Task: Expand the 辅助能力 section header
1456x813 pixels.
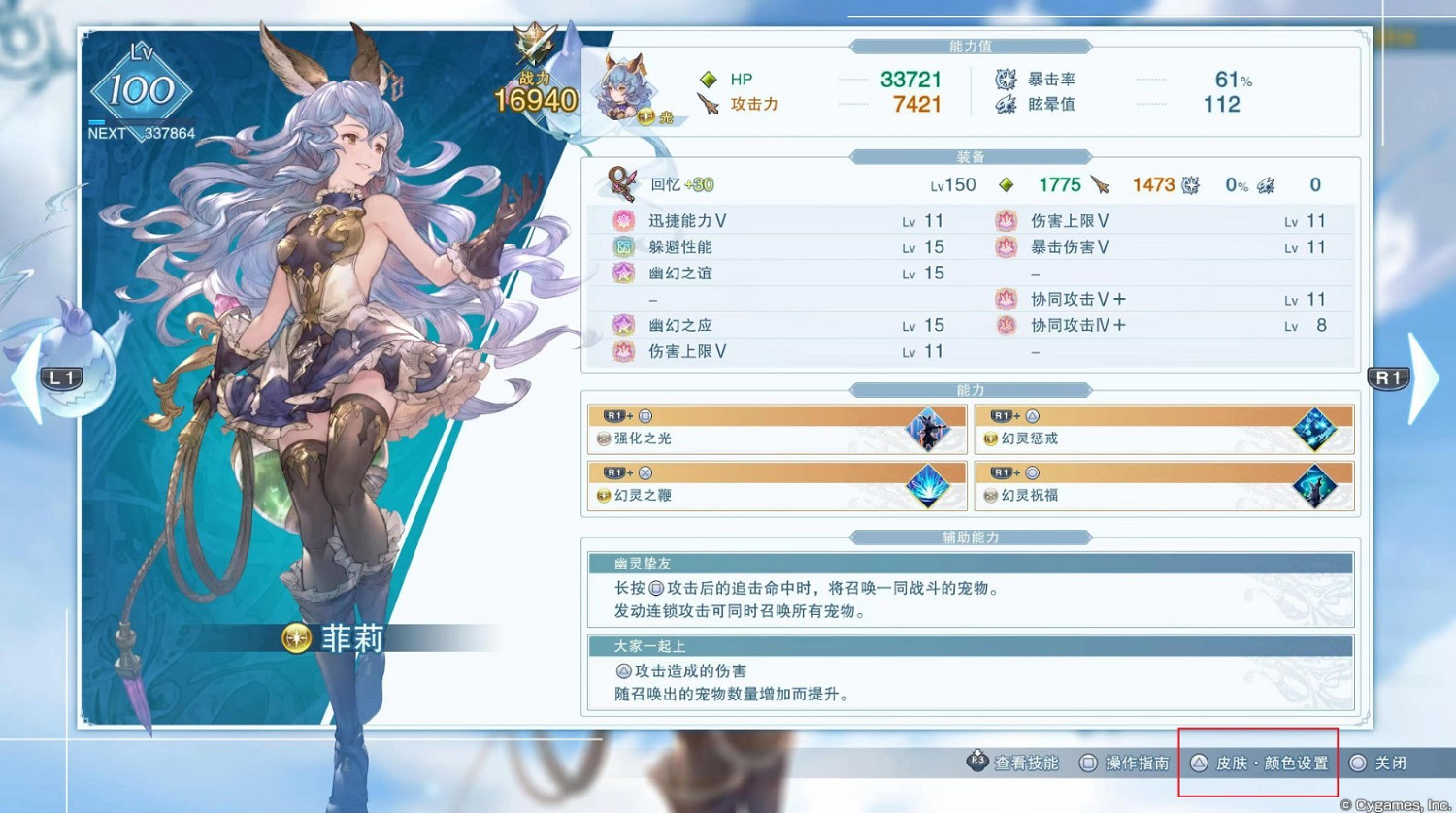Action: 970,537
